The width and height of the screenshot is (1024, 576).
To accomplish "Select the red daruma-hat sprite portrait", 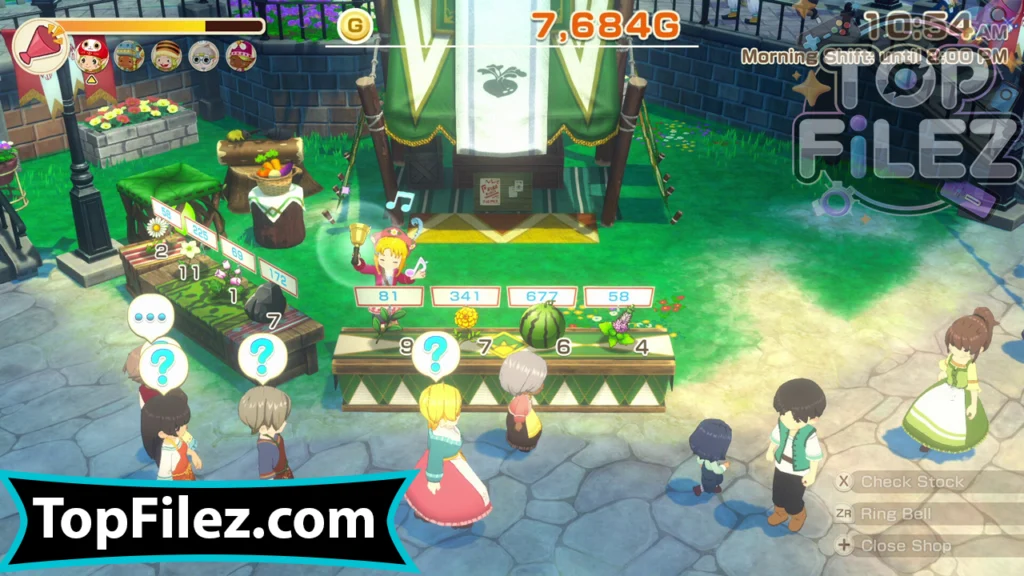I will [x=92, y=56].
